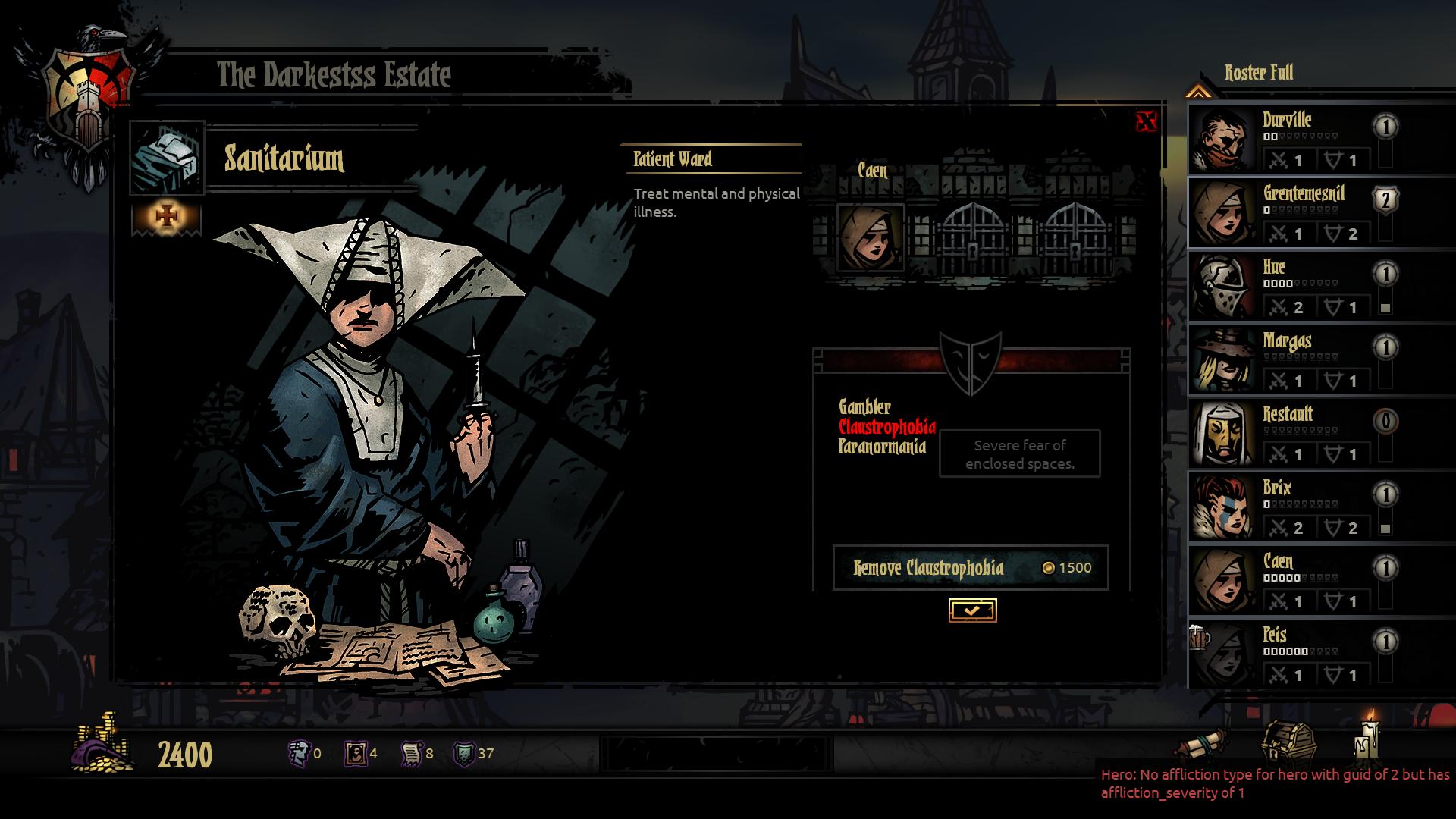Select the Paranormania quirk
Viewport: 1456px width, 819px height.
point(882,447)
